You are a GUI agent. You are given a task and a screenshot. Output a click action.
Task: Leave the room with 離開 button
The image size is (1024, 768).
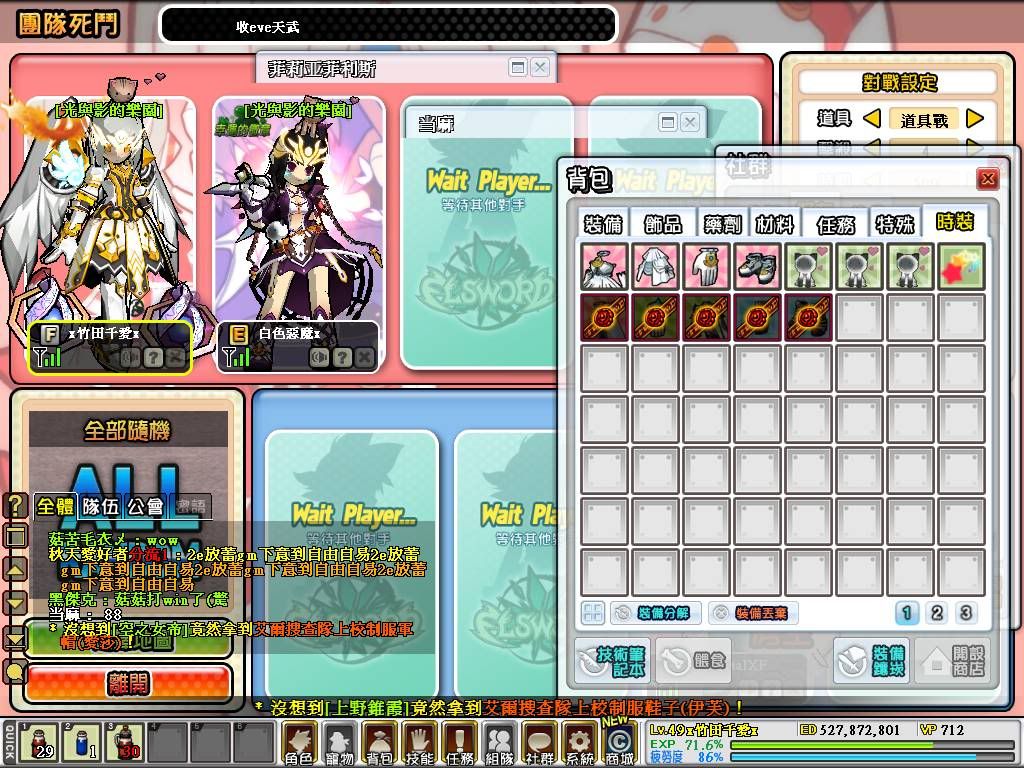(x=127, y=683)
